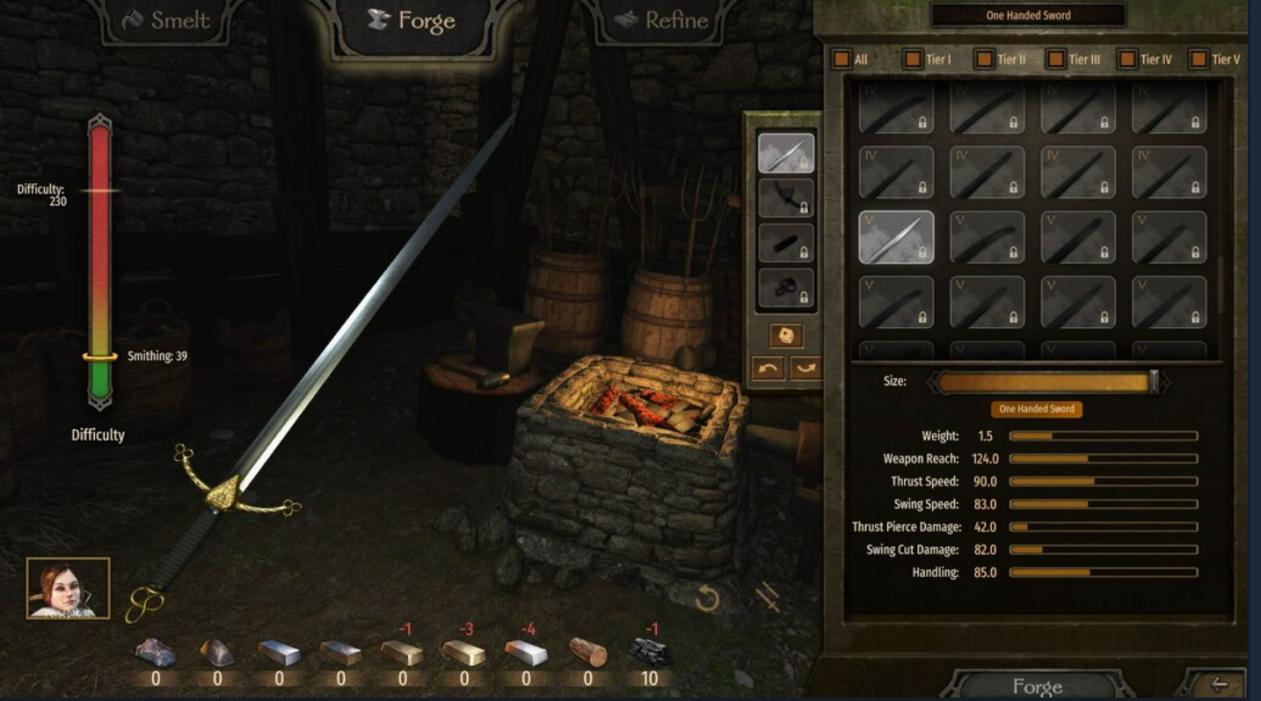Click the dice randomize button
The width and height of the screenshot is (1261, 701).
pos(786,335)
